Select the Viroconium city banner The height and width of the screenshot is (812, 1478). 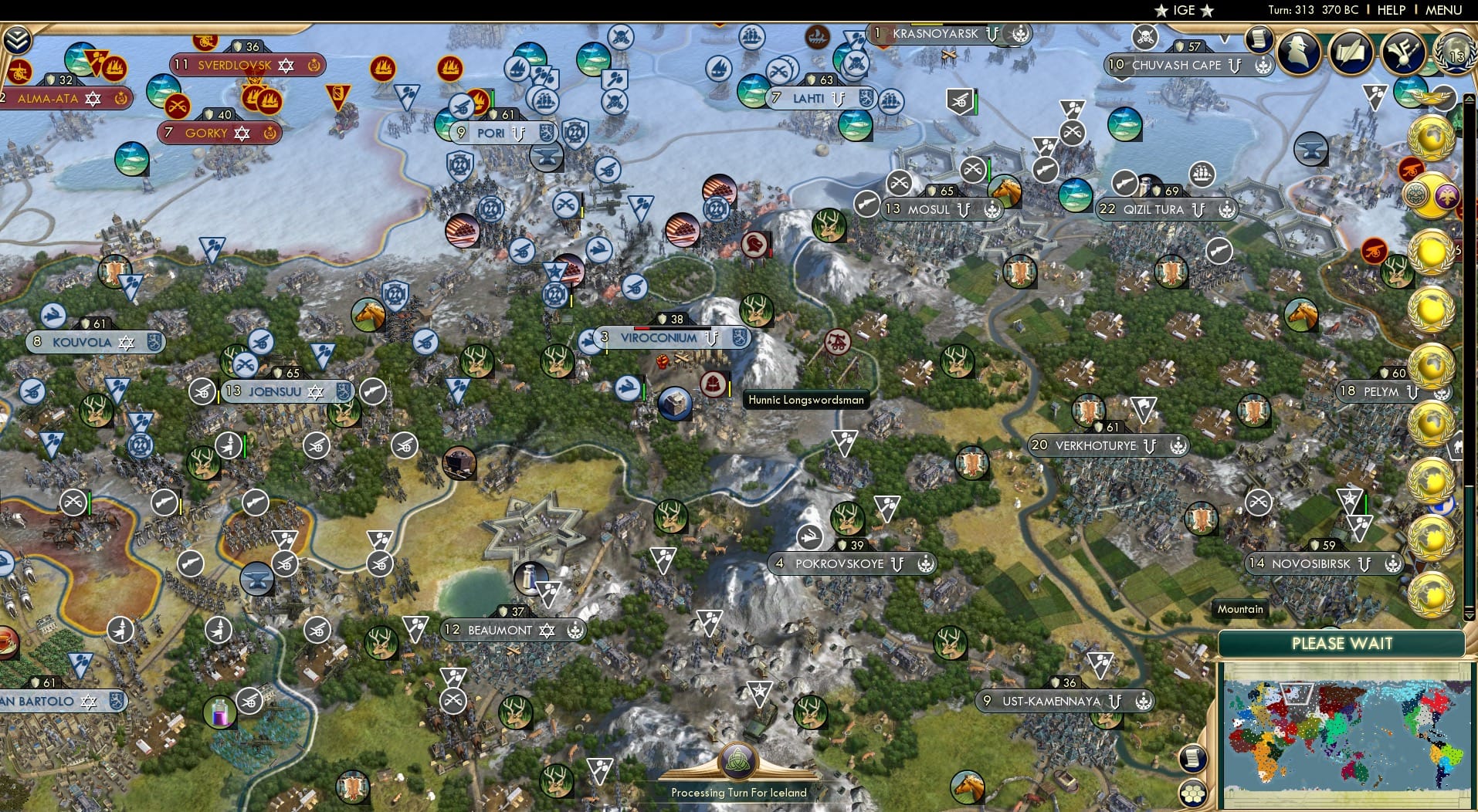pos(657,338)
